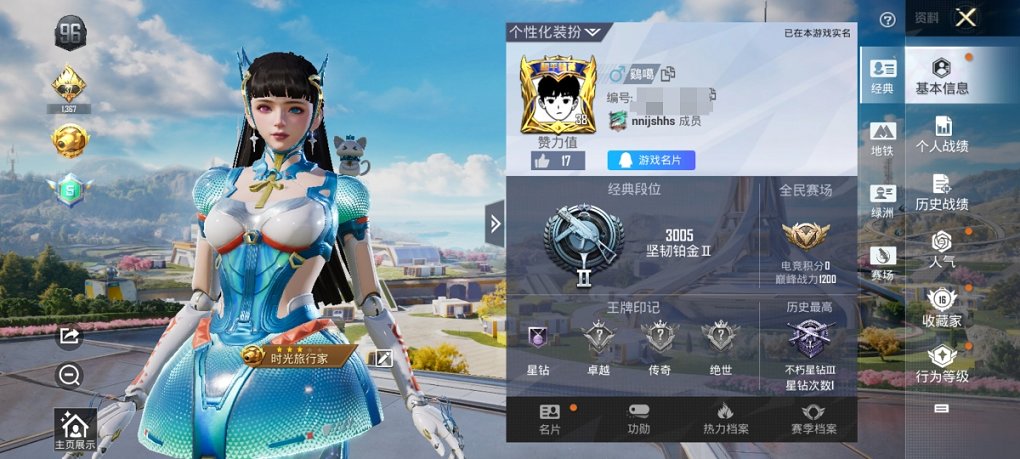Give a like with thumbs-up button
Viewport: 1020px width, 459px height.
point(545,160)
